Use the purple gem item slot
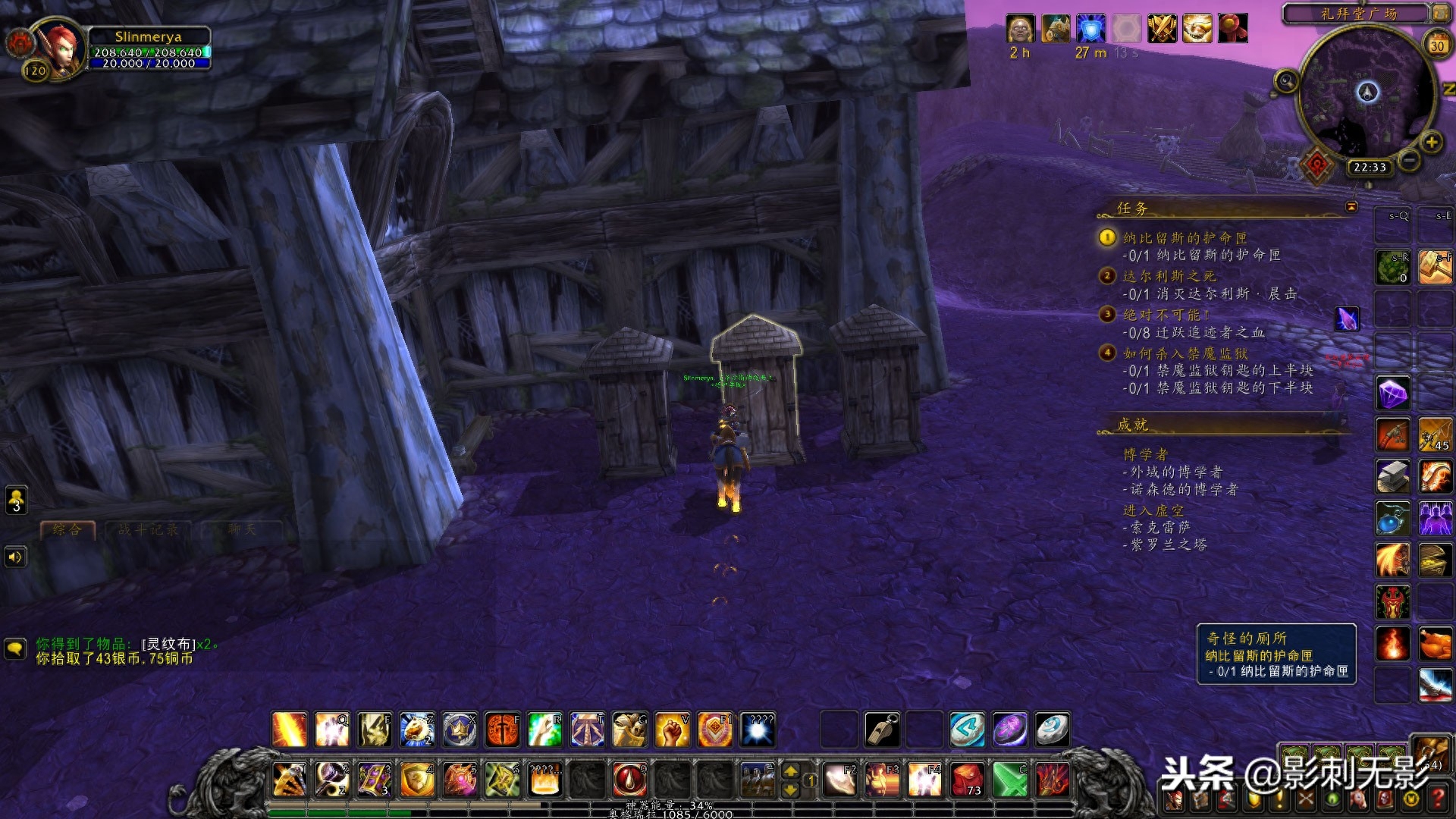The height and width of the screenshot is (819, 1456). point(1392,394)
